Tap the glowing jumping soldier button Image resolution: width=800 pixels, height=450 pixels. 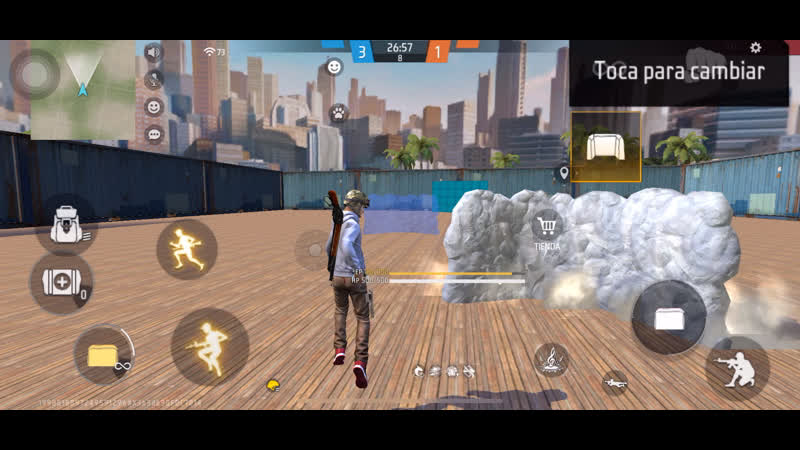(209, 346)
